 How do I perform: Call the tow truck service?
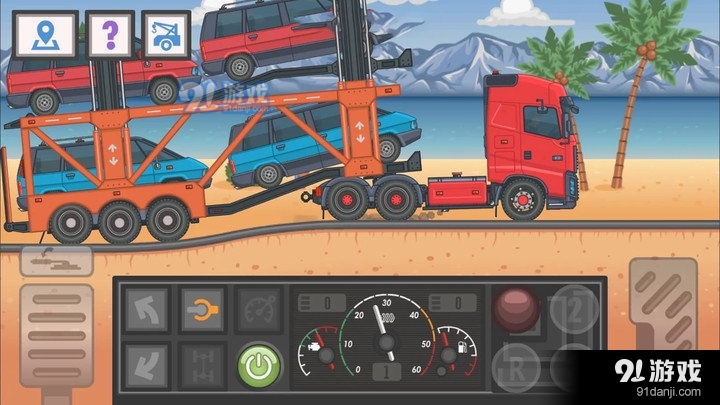(x=166, y=37)
